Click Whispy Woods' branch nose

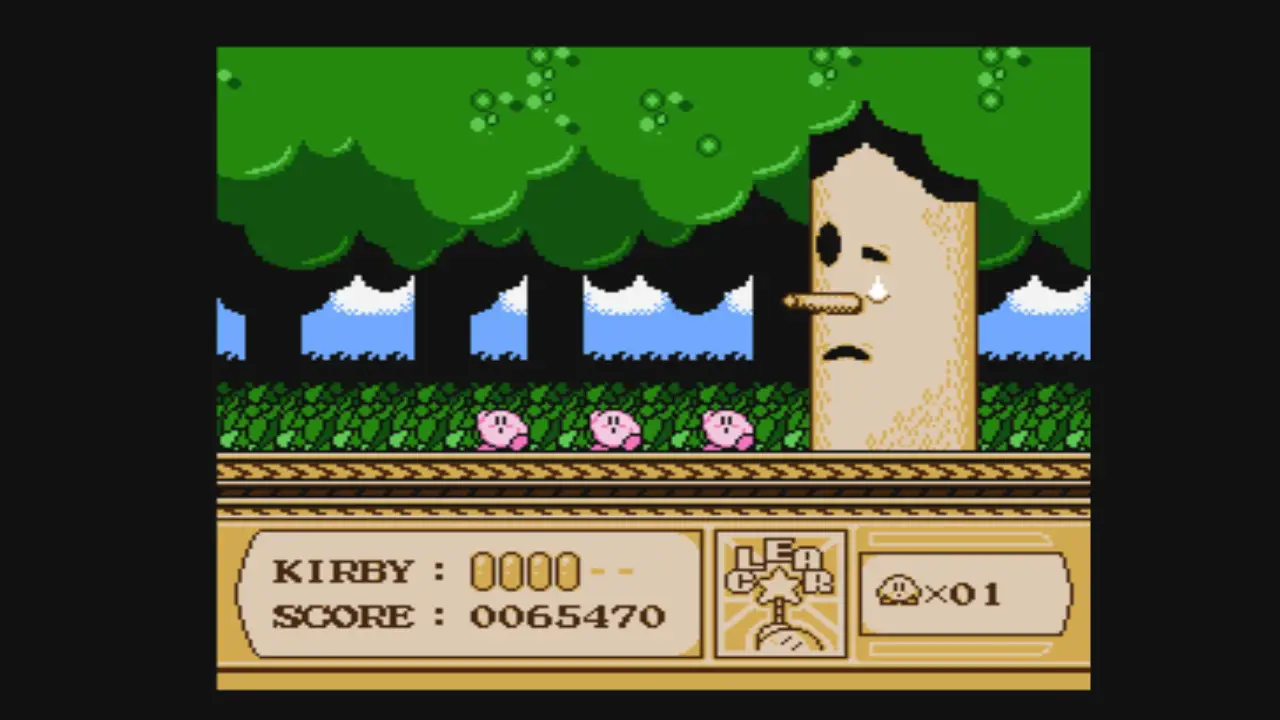[x=822, y=303]
